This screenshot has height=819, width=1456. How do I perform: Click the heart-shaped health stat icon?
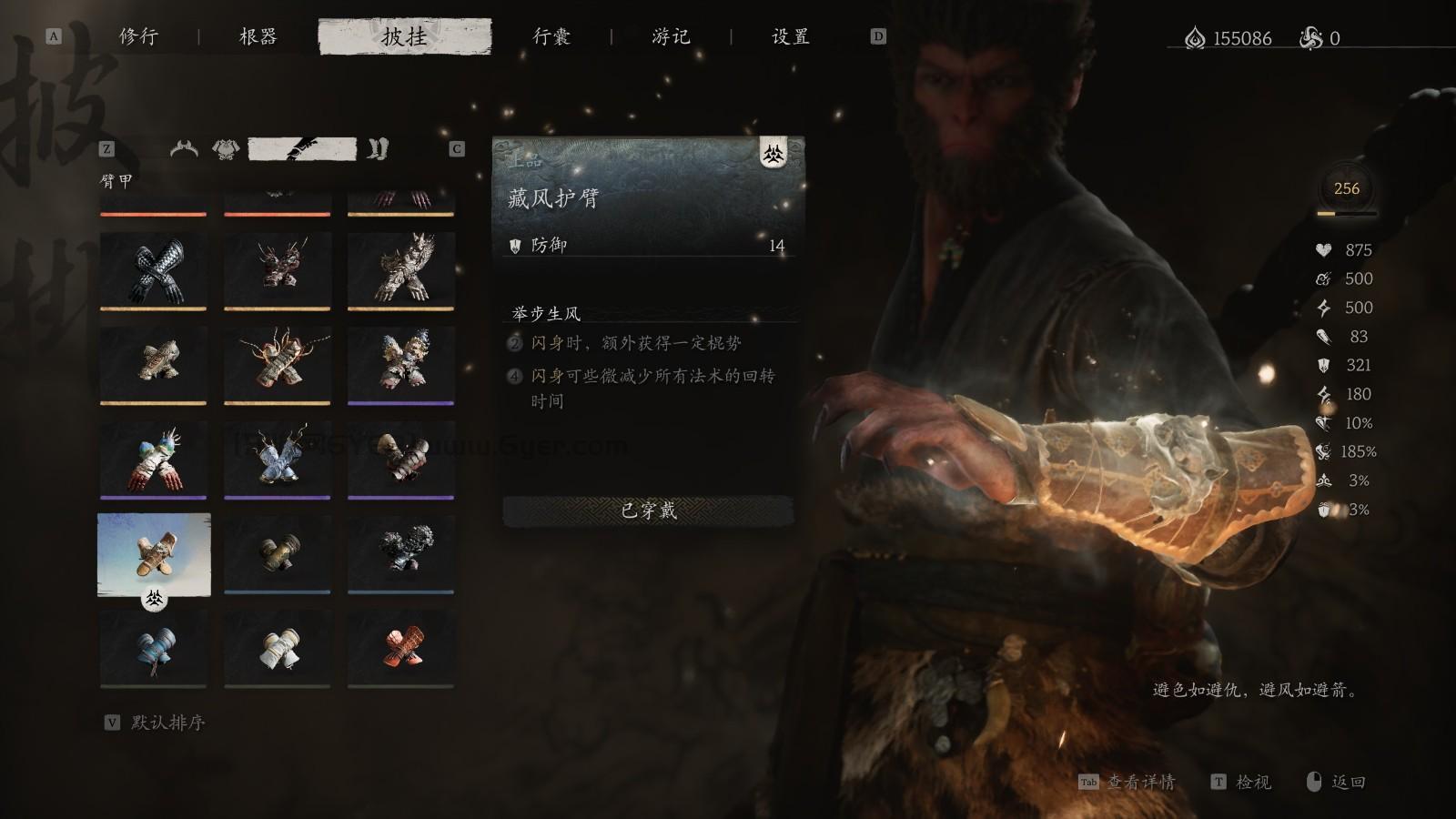[1322, 250]
